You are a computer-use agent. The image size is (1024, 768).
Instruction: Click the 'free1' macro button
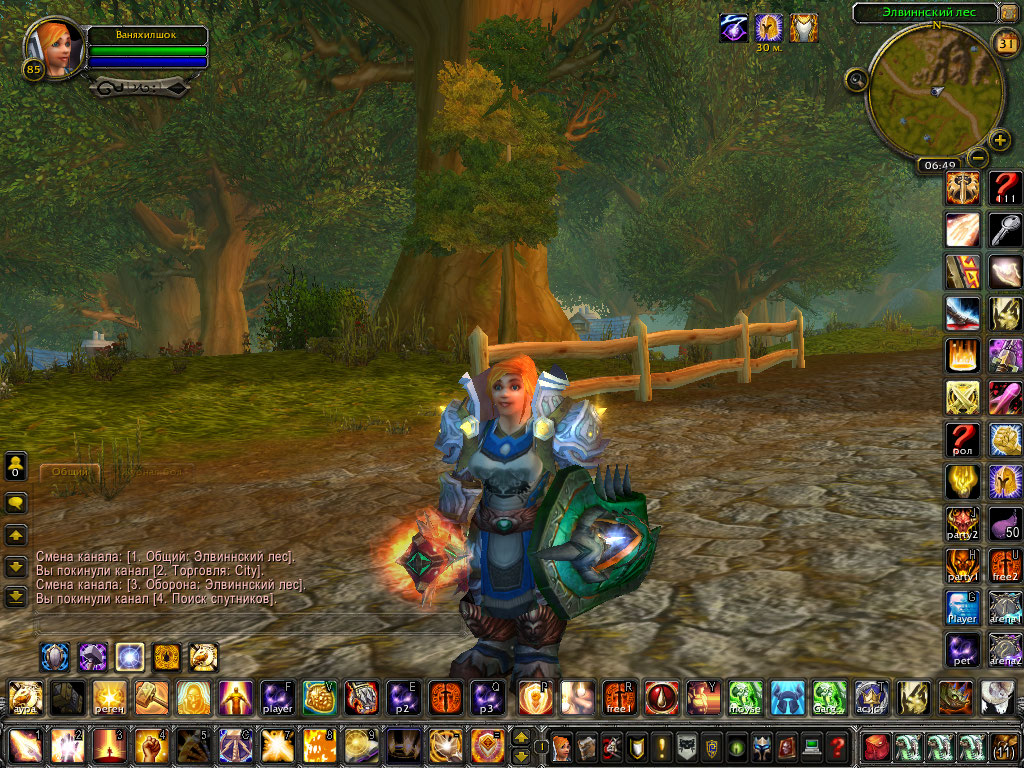[619, 697]
